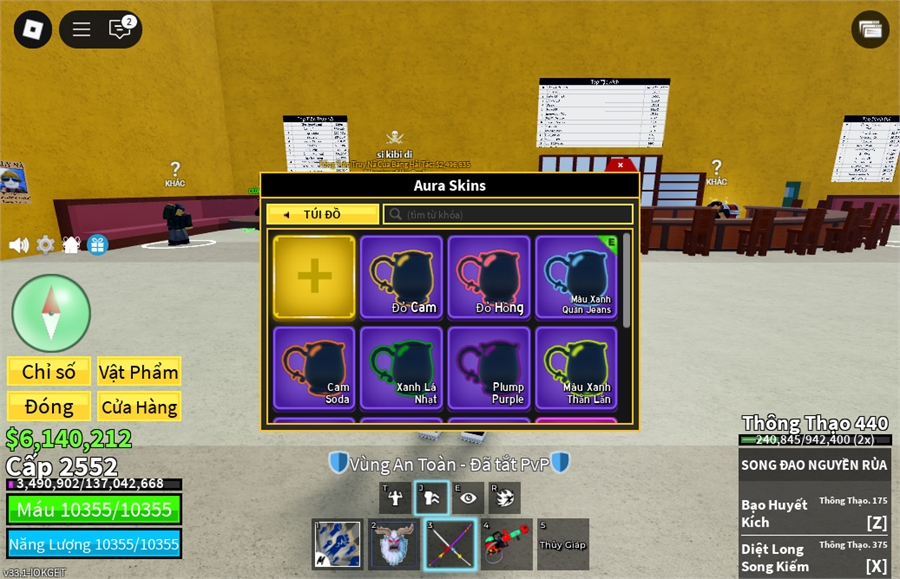Claim rewards via the blue gift icon
This screenshot has height=579, width=900.
97,244
